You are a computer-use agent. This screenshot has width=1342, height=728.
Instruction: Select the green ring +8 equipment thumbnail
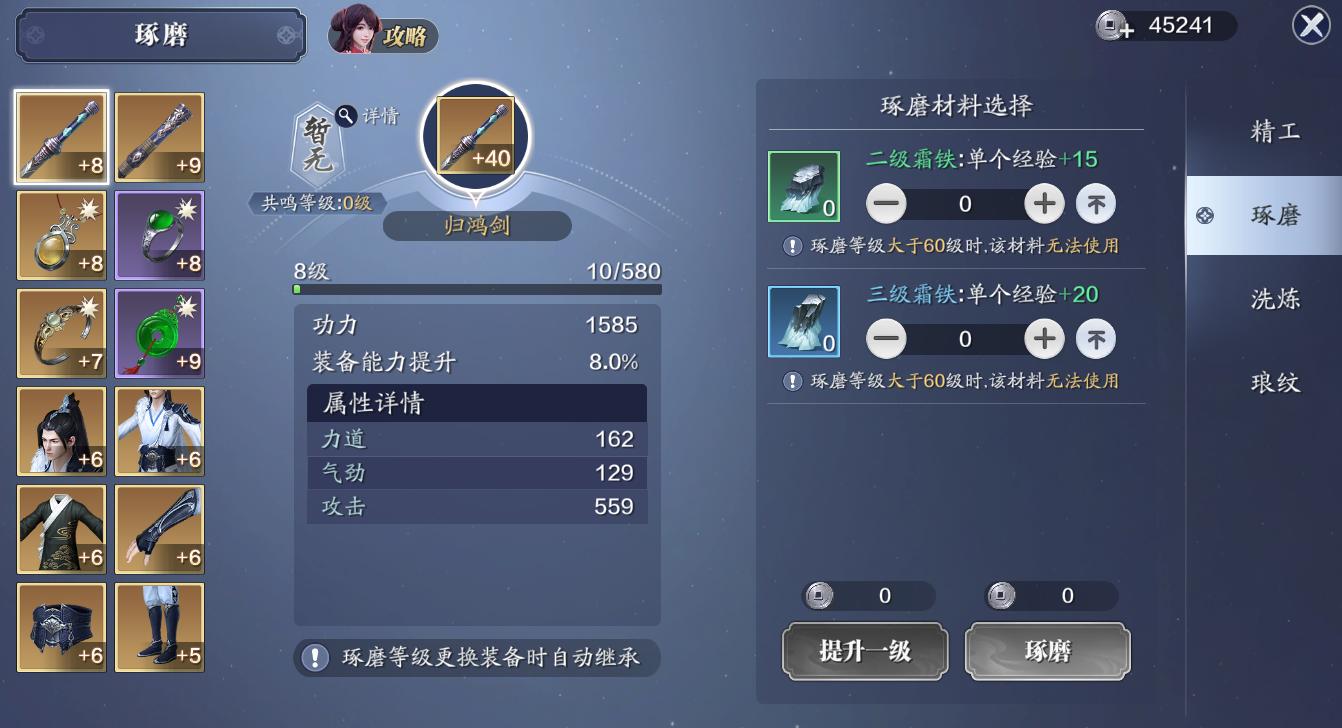[158, 235]
